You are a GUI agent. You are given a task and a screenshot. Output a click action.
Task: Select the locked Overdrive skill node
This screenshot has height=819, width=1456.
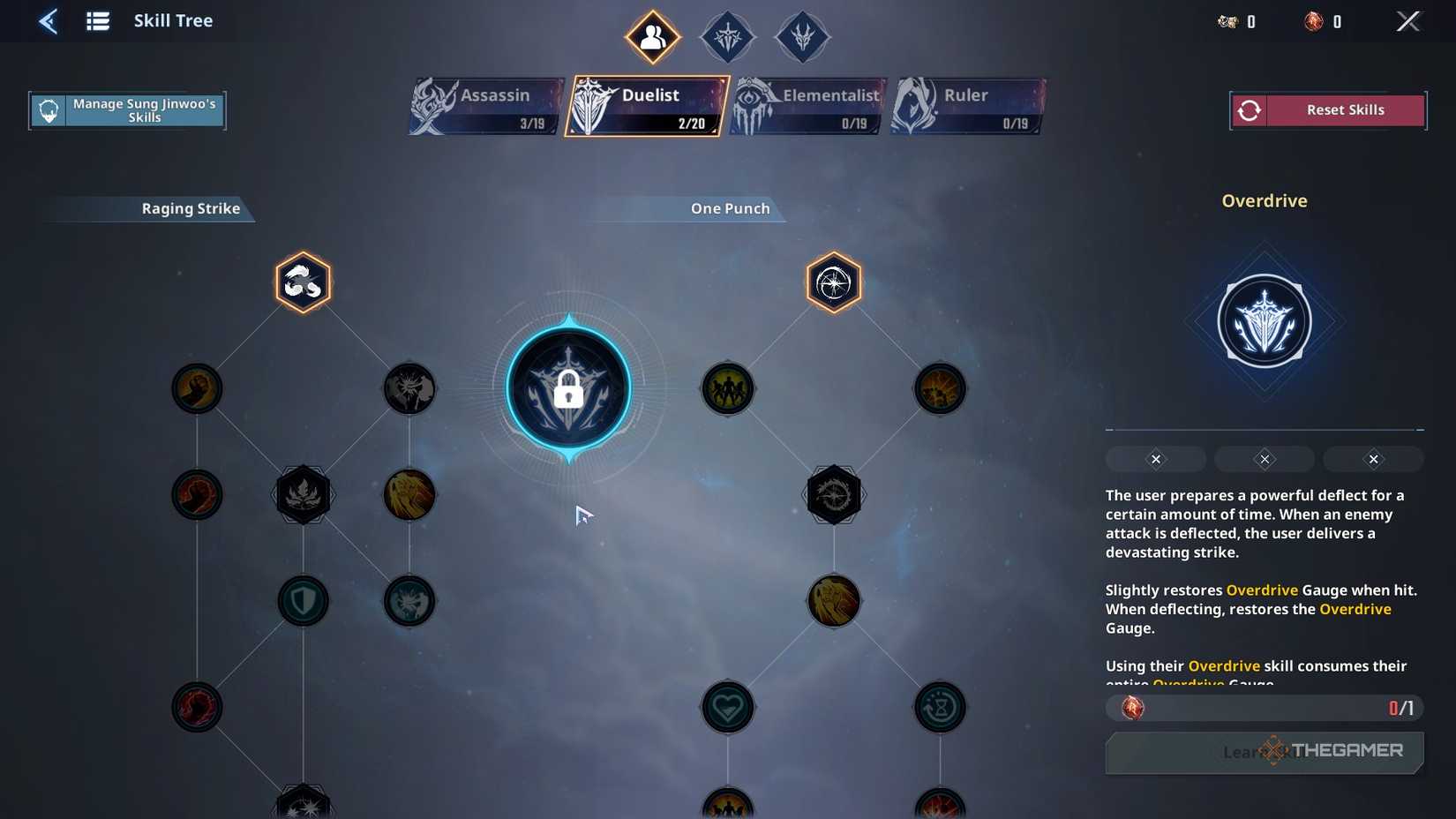click(569, 388)
